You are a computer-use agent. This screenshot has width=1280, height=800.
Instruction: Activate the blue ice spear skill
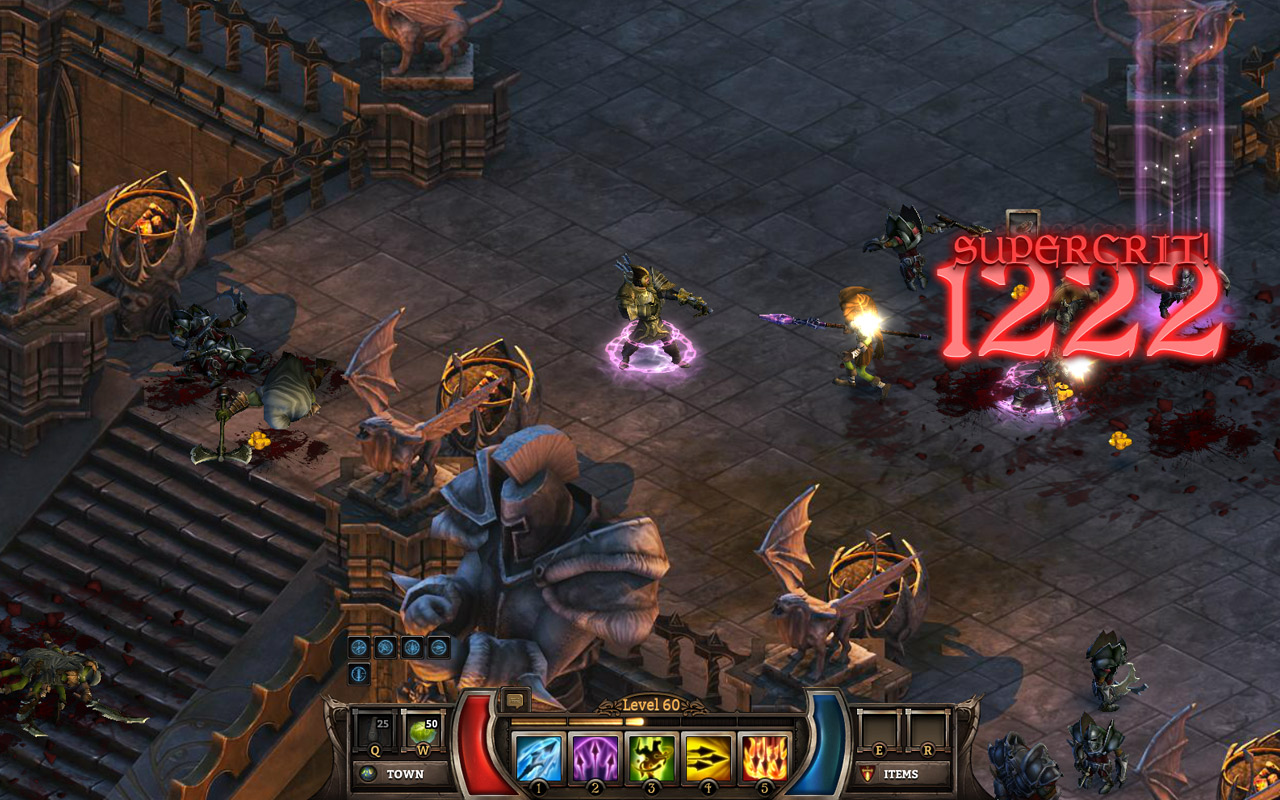click(x=538, y=757)
